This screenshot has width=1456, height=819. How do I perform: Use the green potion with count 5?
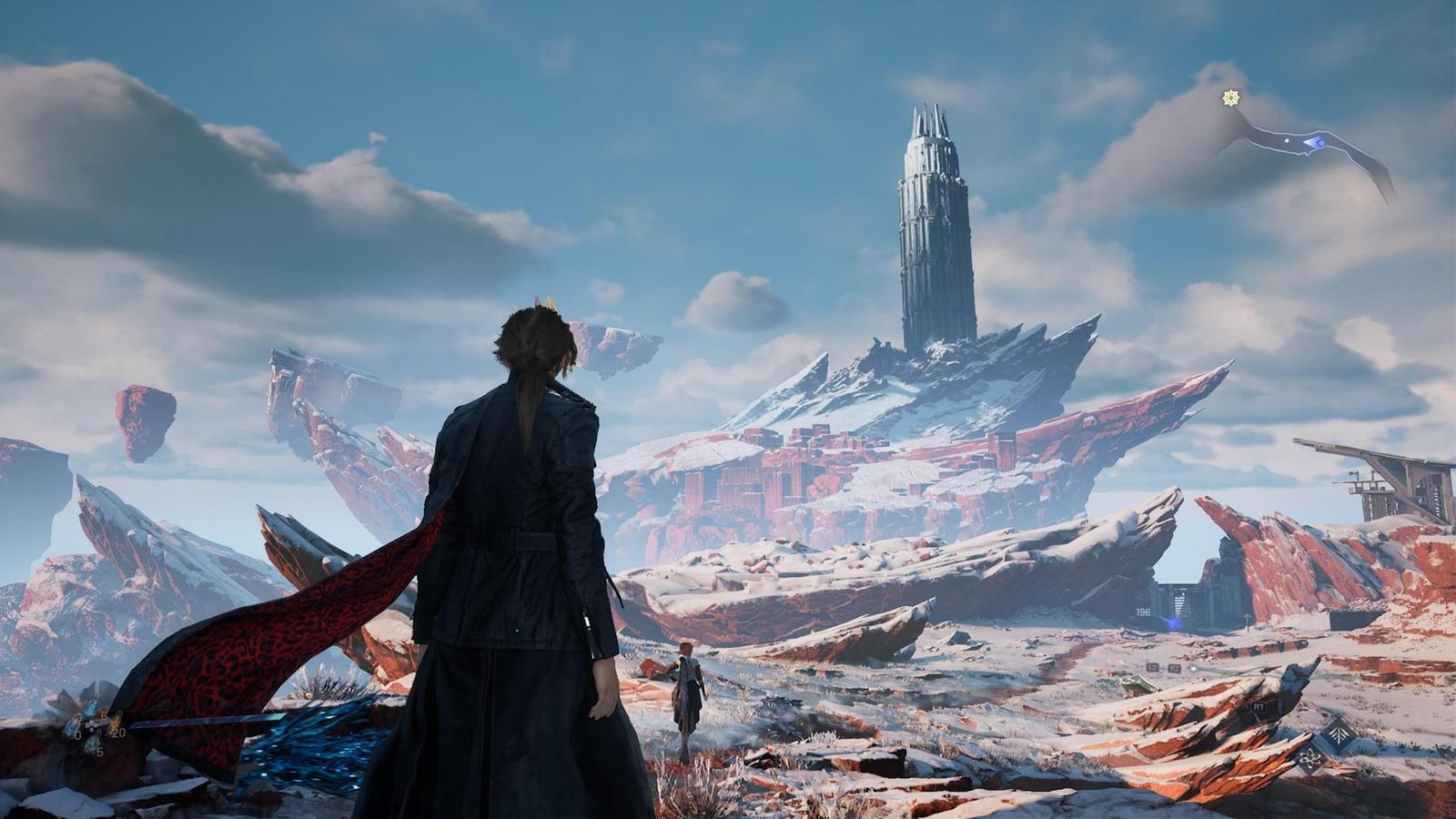93,745
